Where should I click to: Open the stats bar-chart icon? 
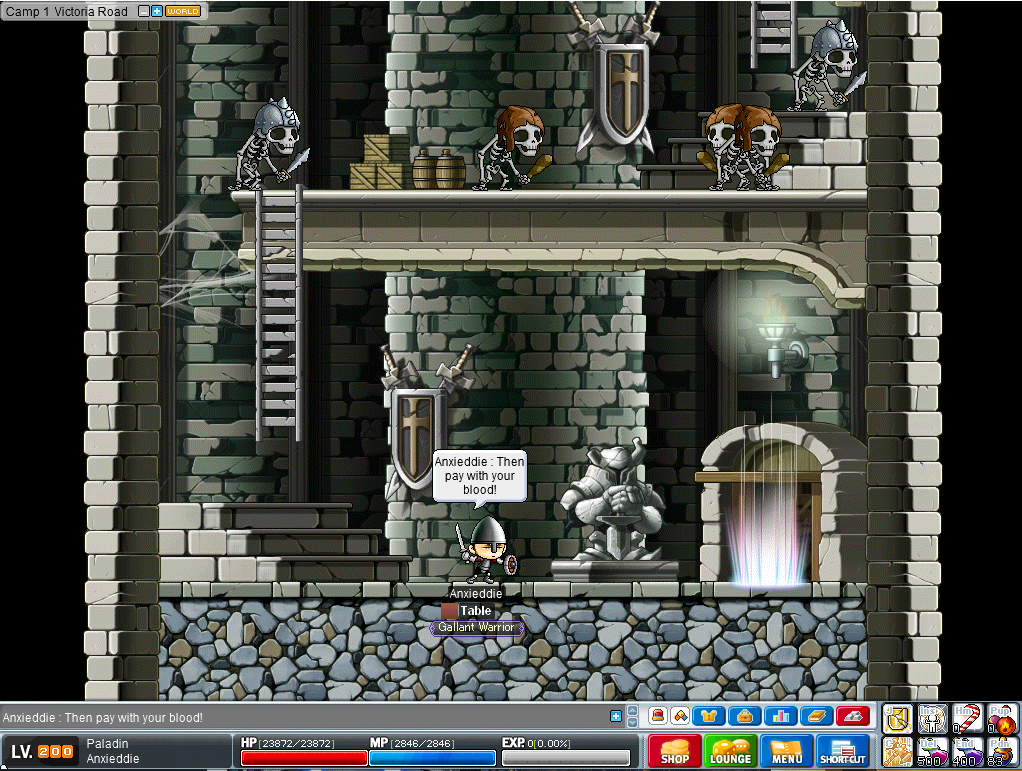pos(779,716)
